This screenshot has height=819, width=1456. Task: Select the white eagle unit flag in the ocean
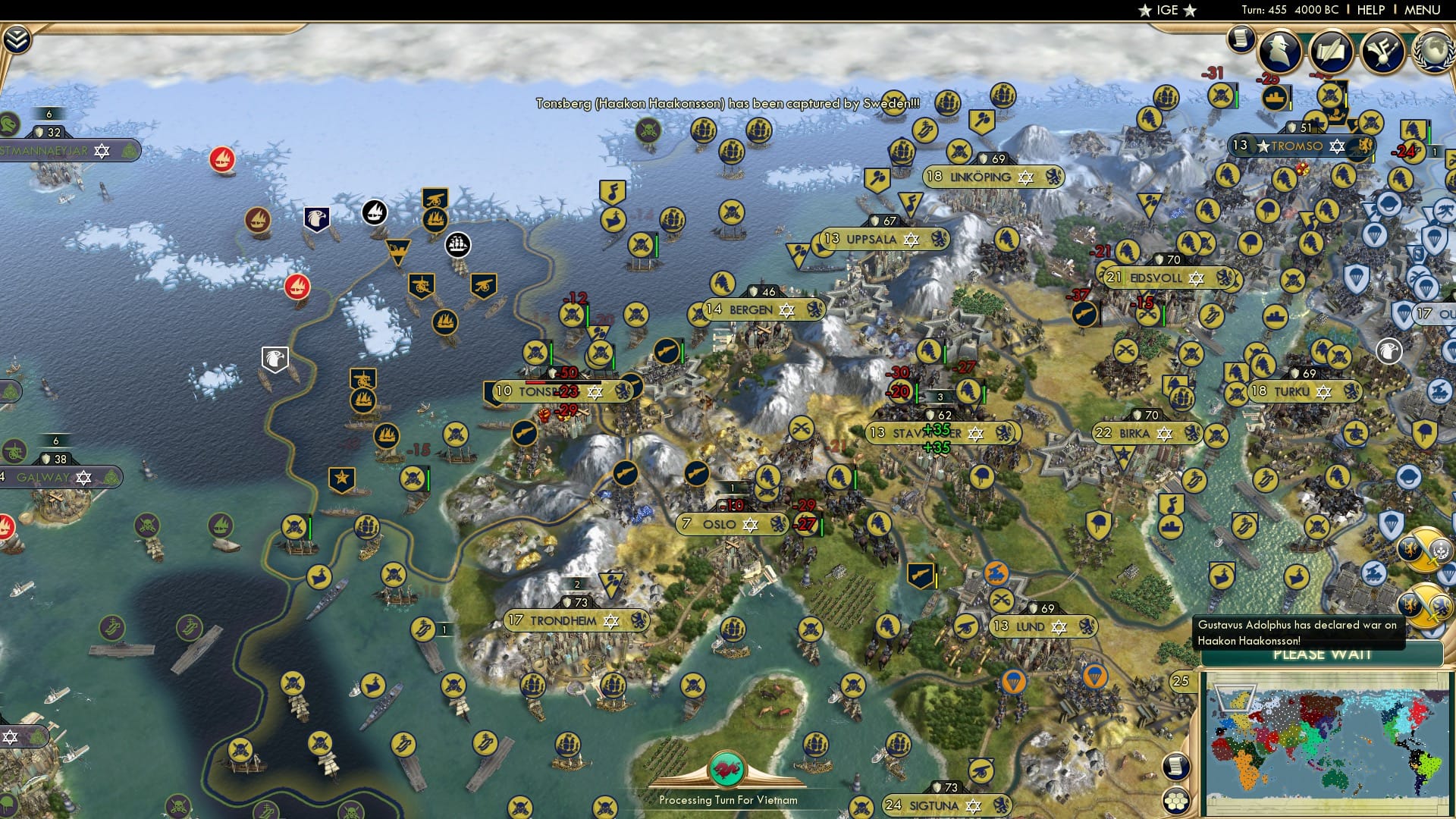(x=277, y=358)
